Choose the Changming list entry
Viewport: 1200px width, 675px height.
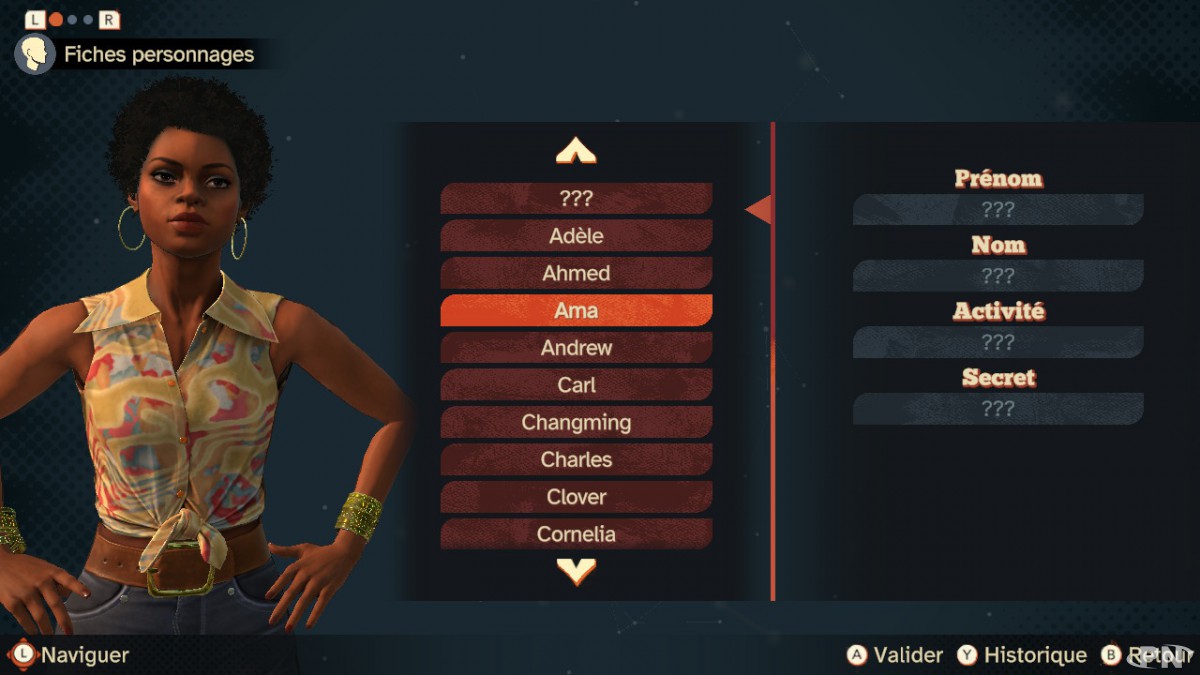576,422
